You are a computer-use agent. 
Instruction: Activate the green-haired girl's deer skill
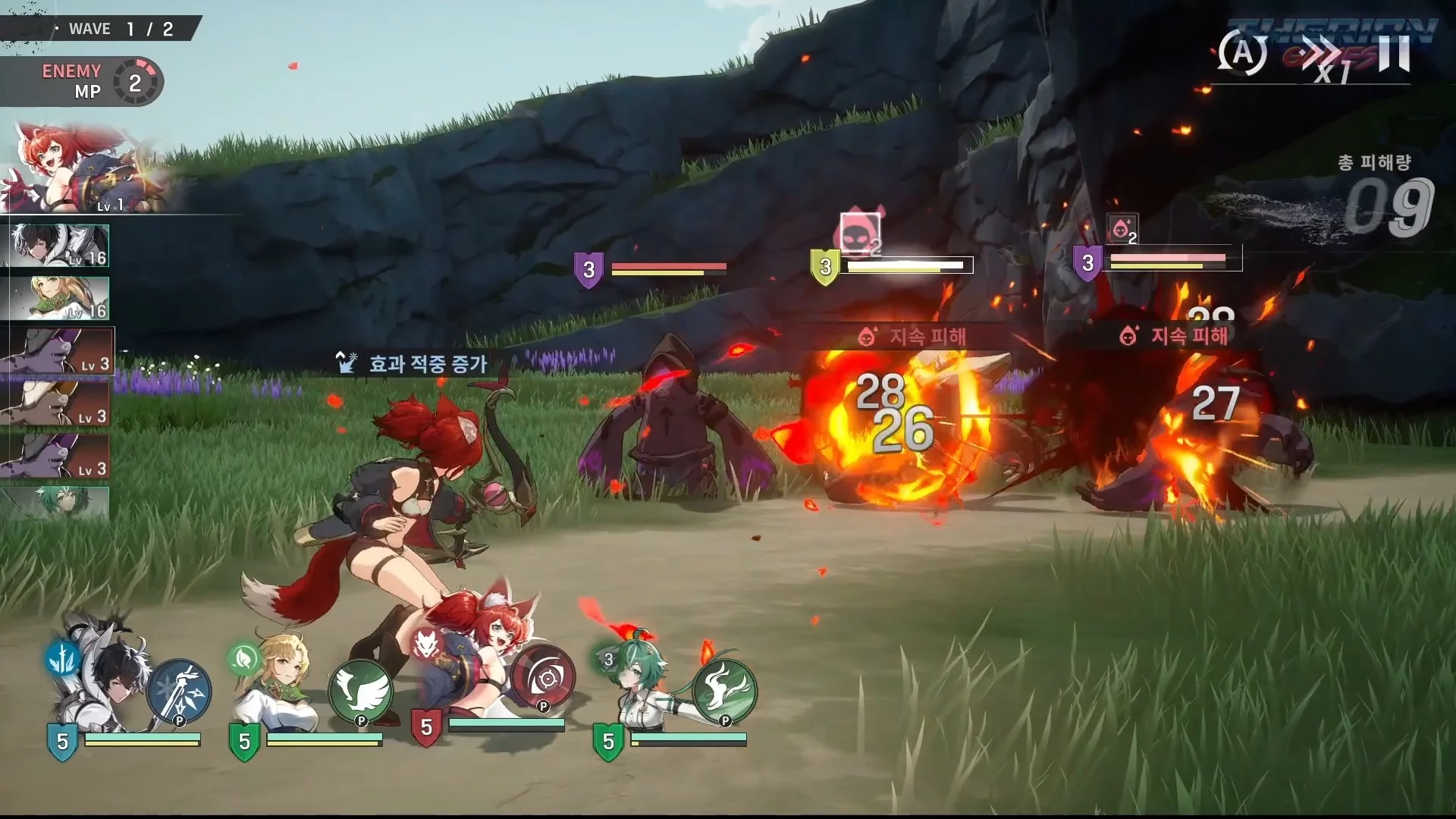coord(724,691)
